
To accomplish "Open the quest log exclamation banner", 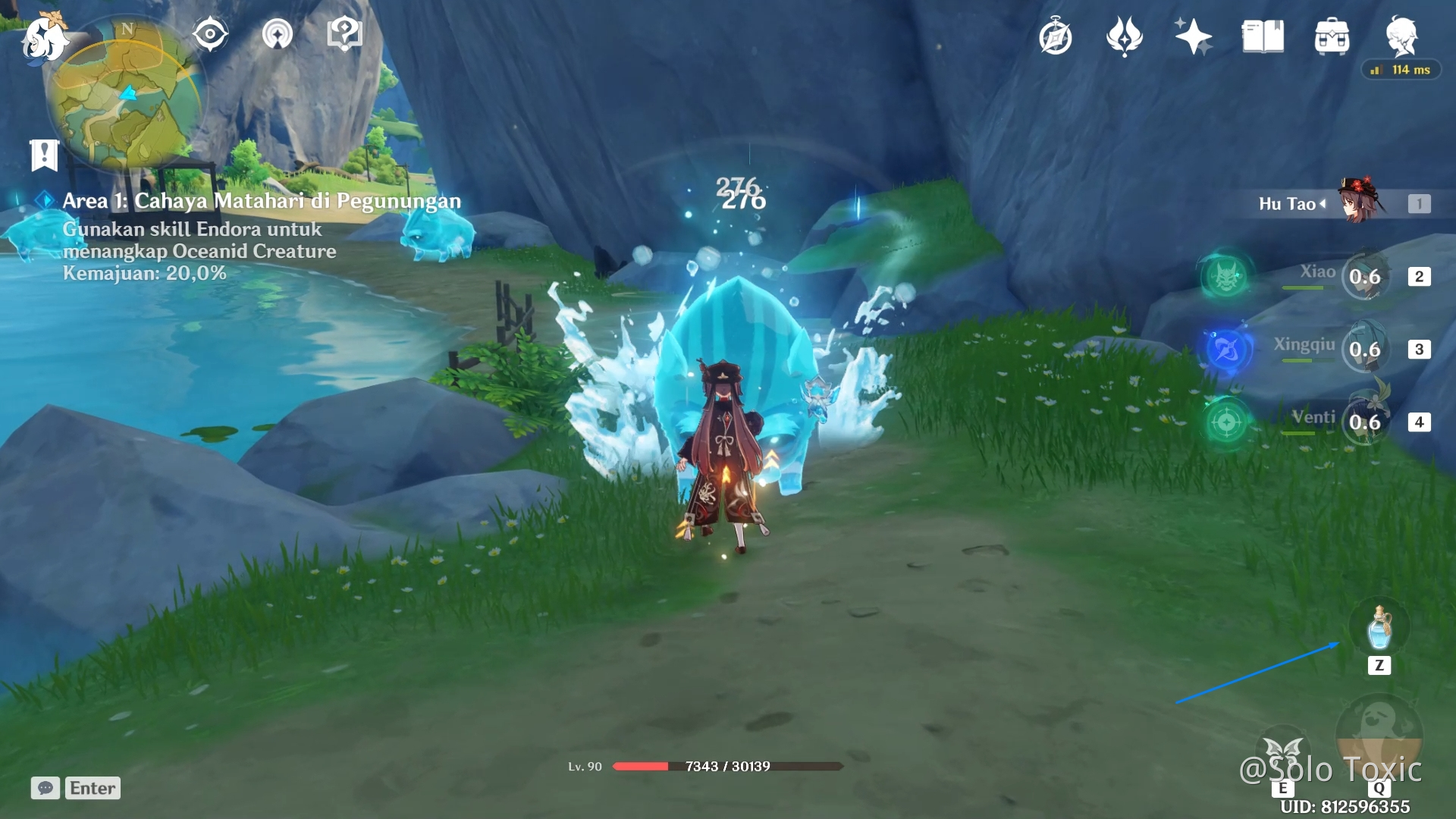I will click(x=44, y=155).
